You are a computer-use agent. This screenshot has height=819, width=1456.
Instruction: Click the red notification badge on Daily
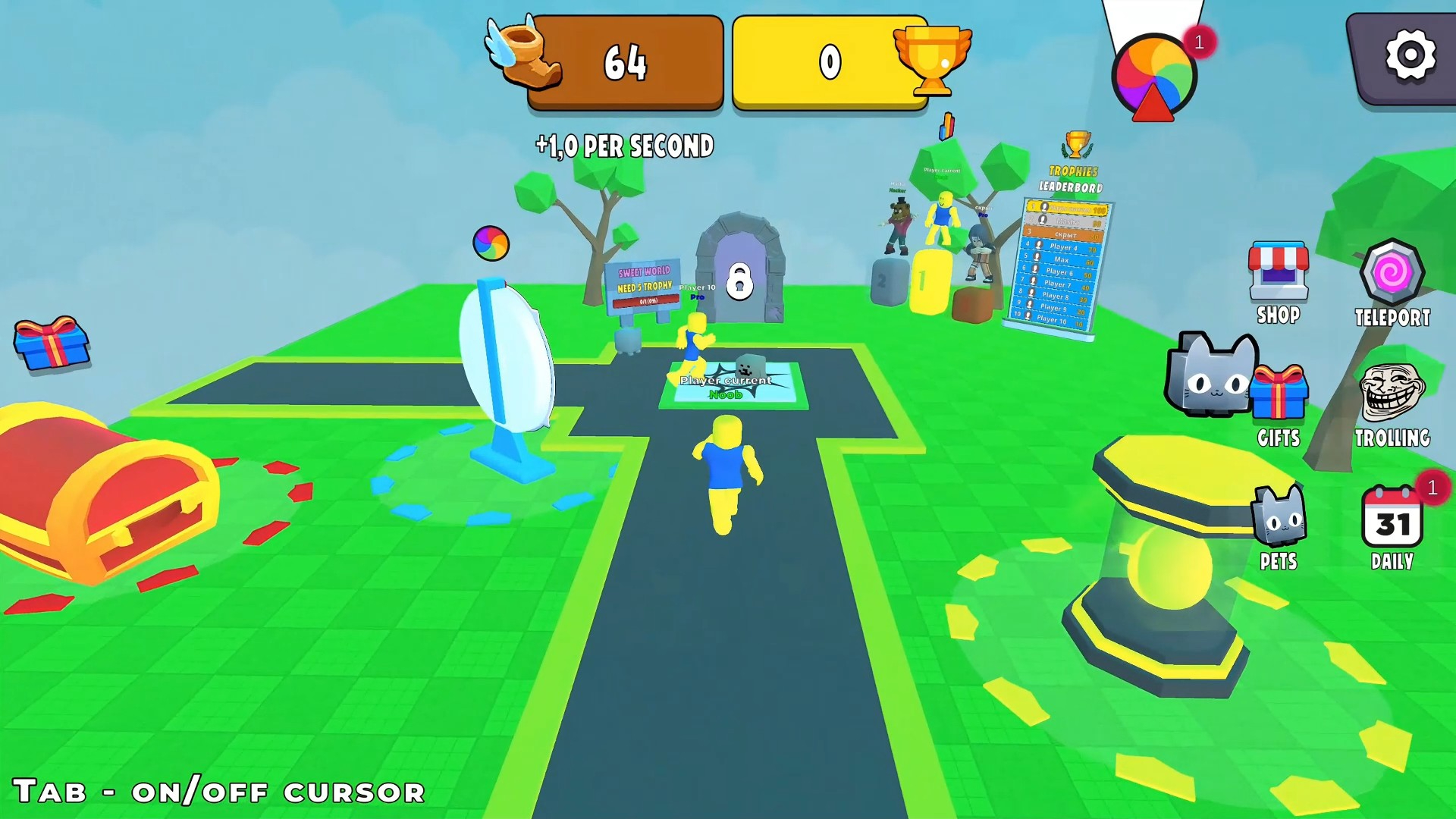[x=1430, y=489]
